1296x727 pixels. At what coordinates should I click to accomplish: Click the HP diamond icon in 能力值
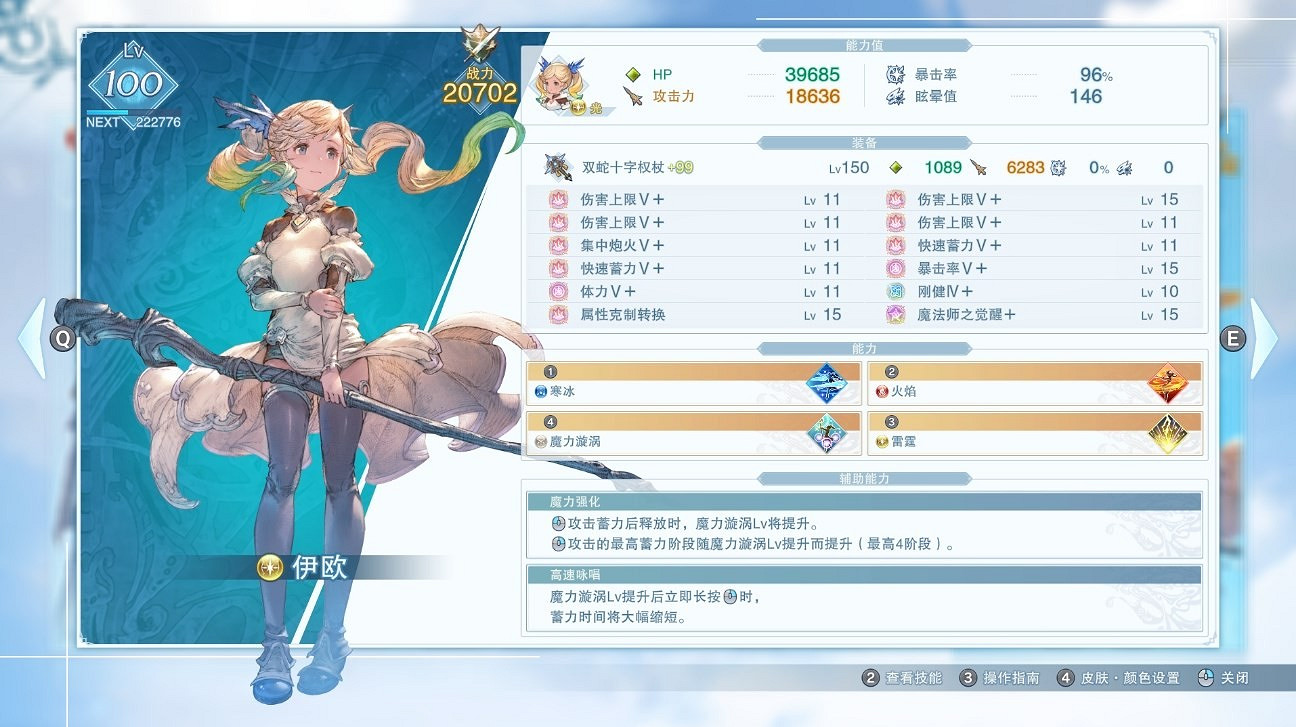coord(633,73)
